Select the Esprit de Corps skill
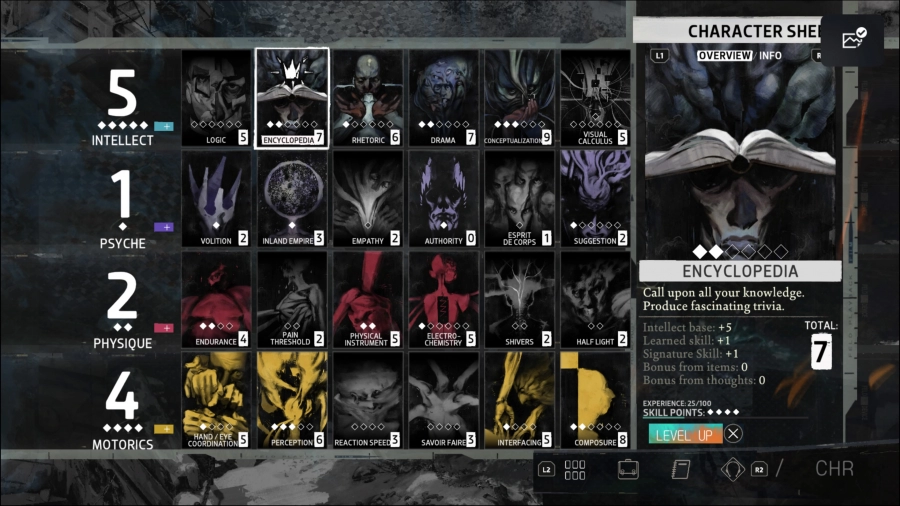Image resolution: width=900 pixels, height=506 pixels. tap(519, 198)
